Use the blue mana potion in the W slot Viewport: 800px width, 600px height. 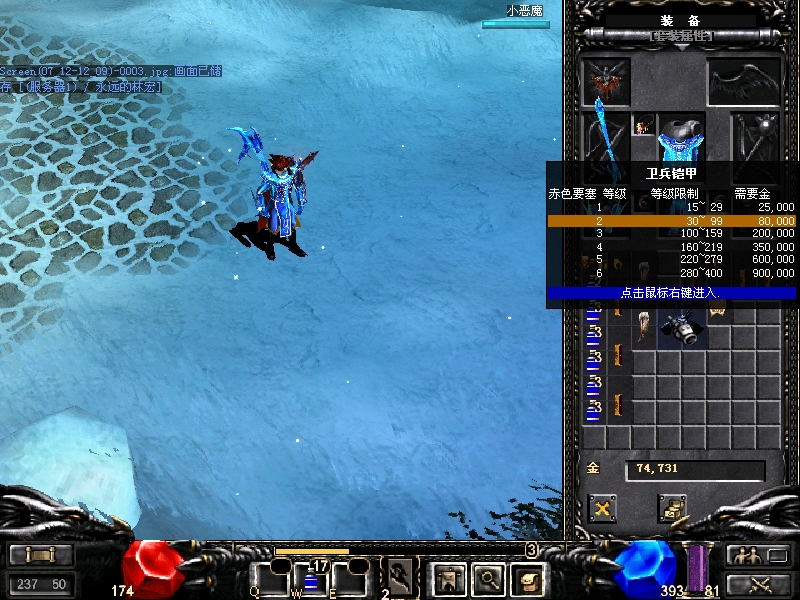[x=310, y=580]
